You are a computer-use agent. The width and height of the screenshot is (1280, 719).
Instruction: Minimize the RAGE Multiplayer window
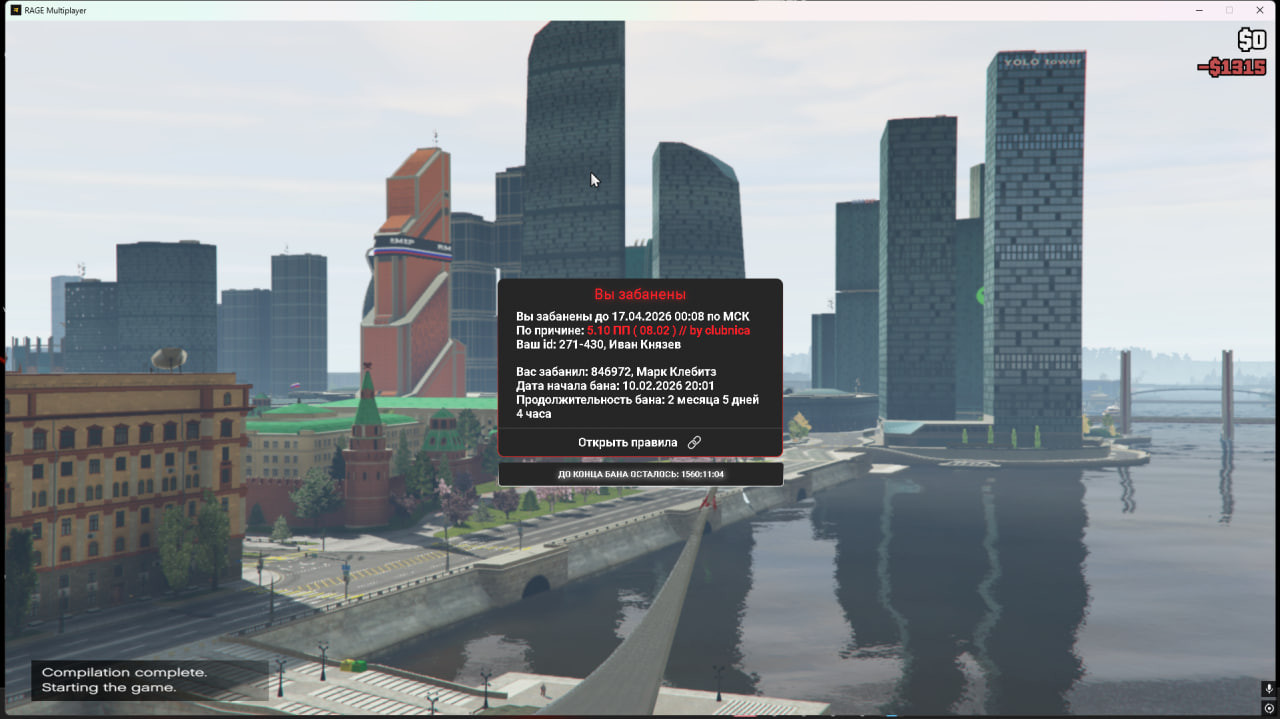coord(1199,10)
